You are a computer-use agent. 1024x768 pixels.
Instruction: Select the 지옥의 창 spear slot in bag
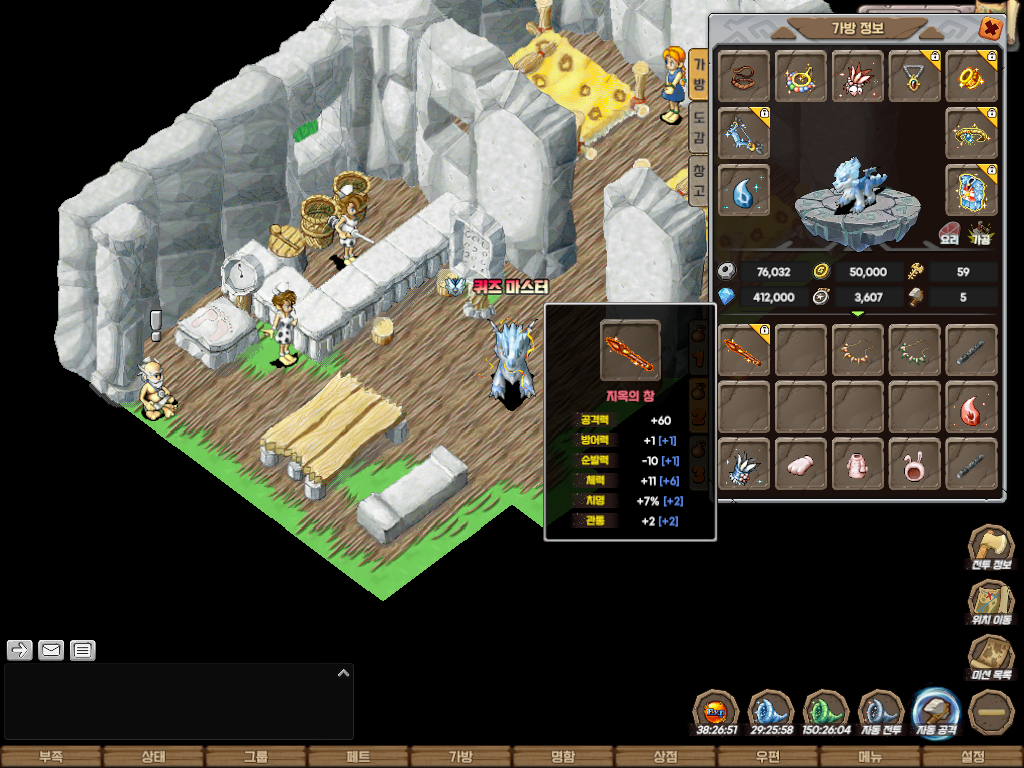pyautogui.click(x=744, y=351)
